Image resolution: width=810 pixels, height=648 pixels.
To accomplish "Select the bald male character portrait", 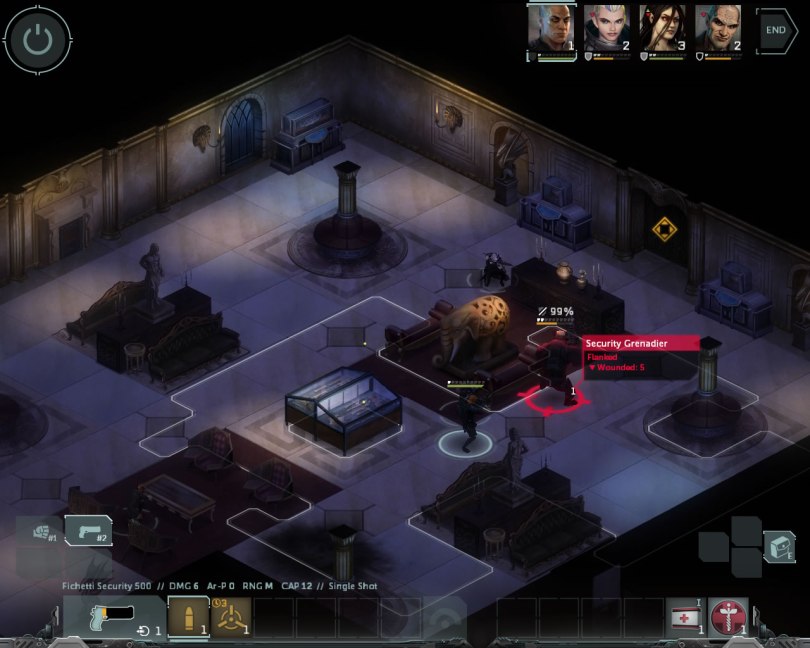I will [x=552, y=28].
